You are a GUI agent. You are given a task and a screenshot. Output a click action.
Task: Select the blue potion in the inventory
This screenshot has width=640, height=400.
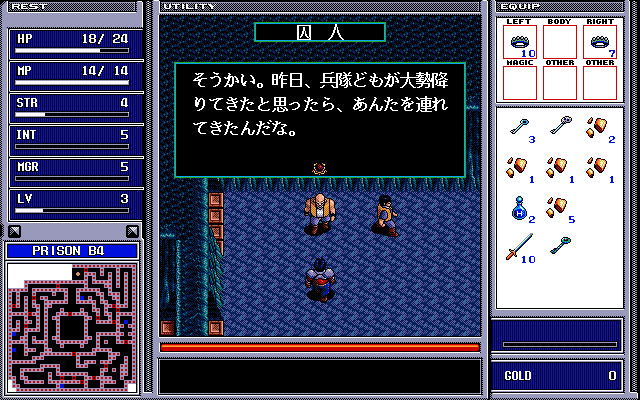(519, 208)
